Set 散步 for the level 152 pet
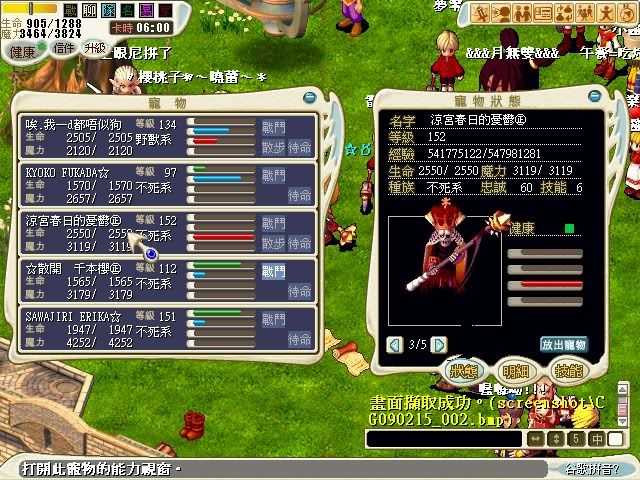The image size is (640, 480). coord(273,242)
